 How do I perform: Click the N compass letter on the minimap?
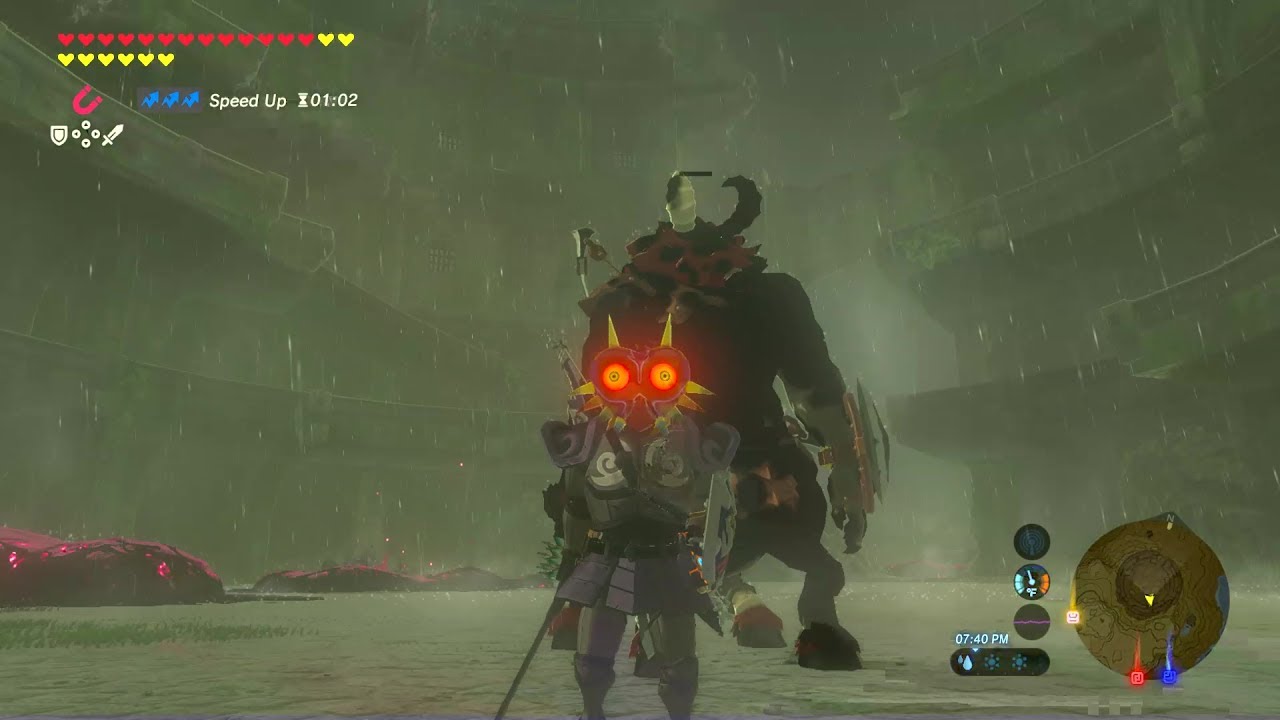click(1169, 517)
